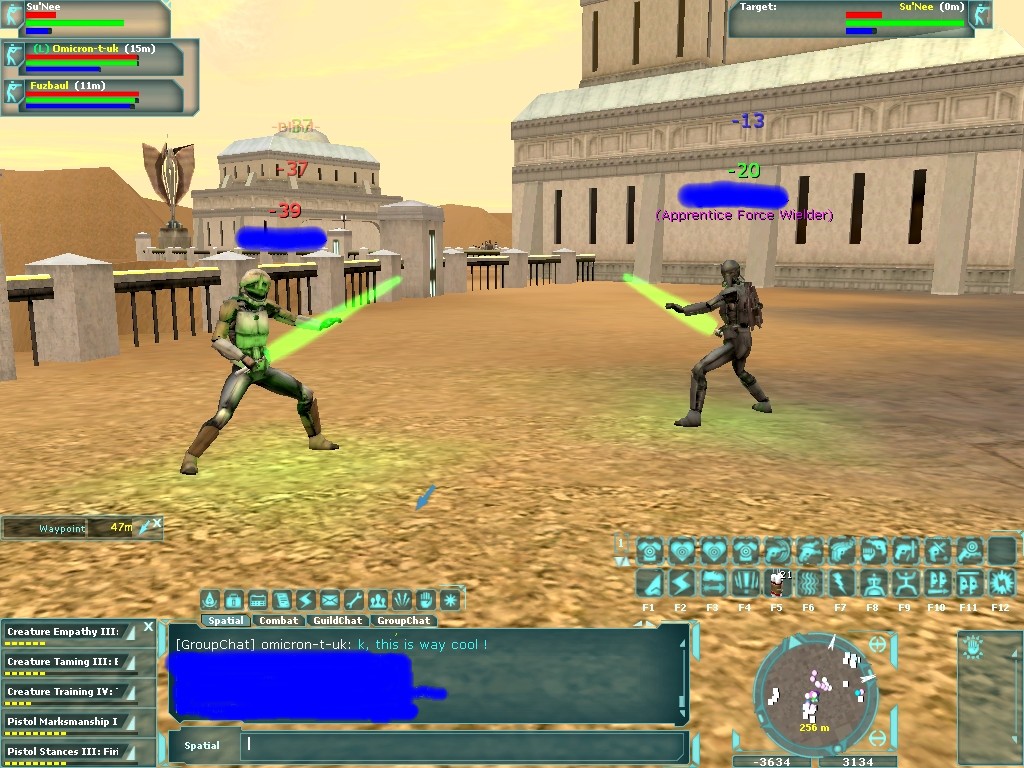
Task: Open the wrench options menu icon
Action: (x=354, y=600)
